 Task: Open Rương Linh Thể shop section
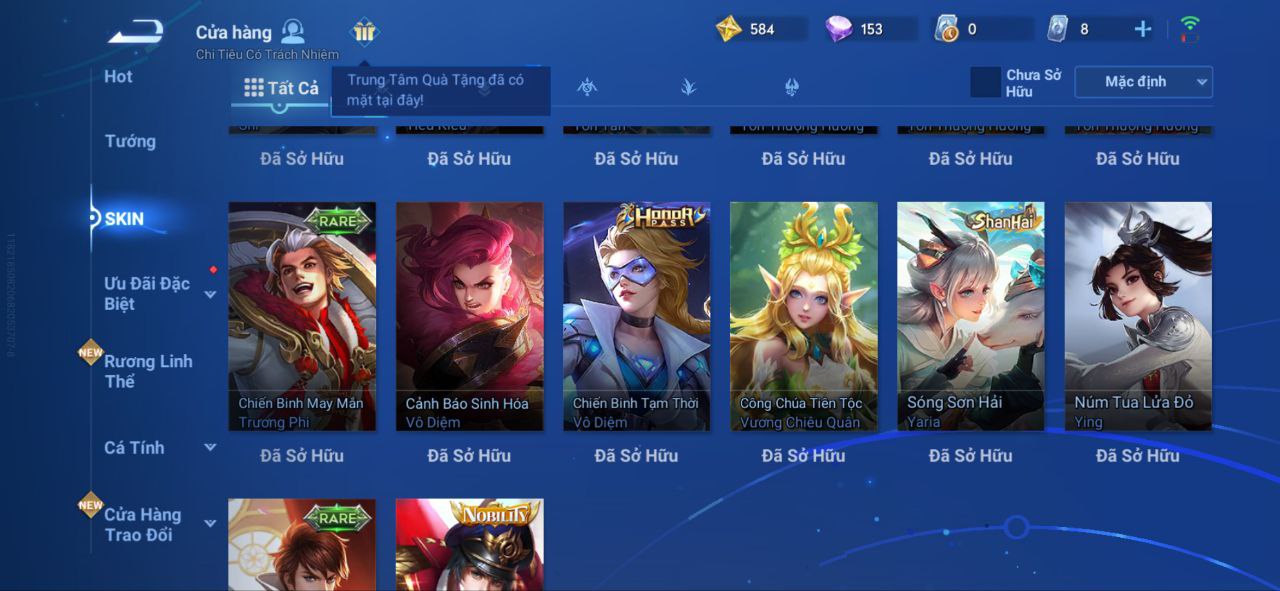tap(148, 371)
